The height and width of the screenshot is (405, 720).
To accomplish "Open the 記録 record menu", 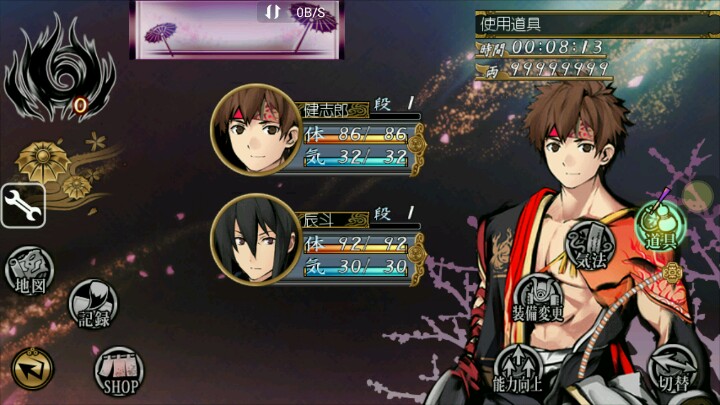I will [x=93, y=303].
